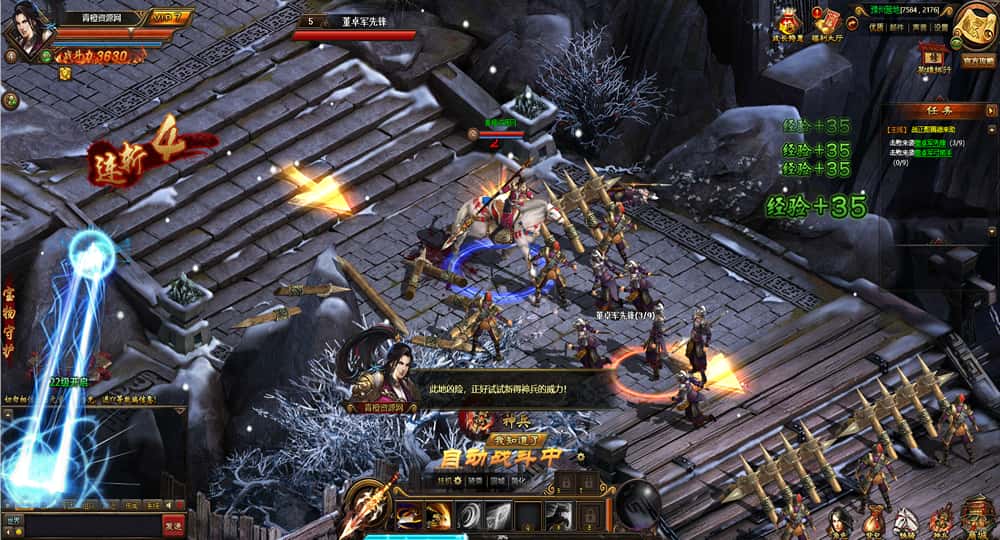Open the VIP 7 badge
Screen dimensions: 1000x540
click(x=169, y=16)
